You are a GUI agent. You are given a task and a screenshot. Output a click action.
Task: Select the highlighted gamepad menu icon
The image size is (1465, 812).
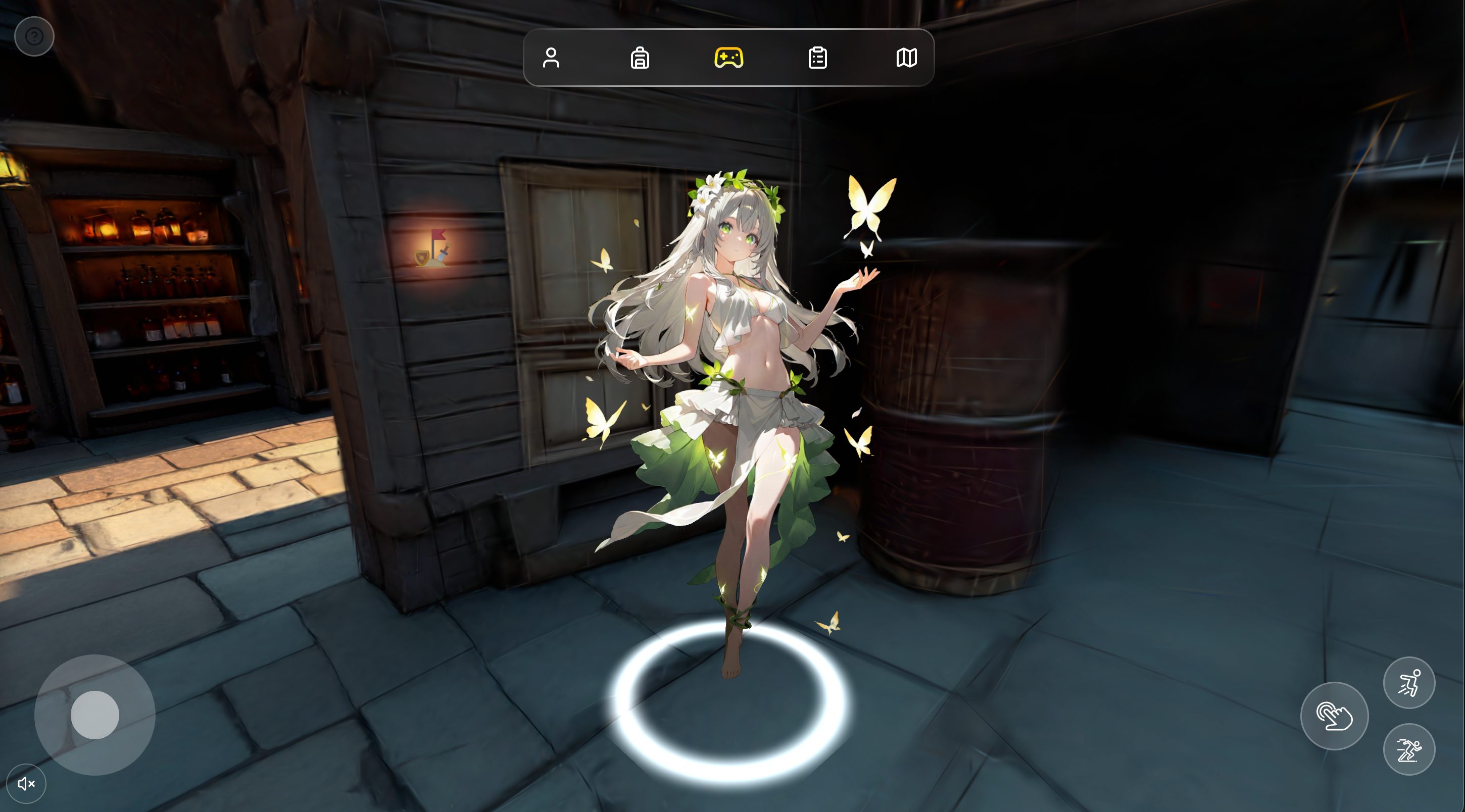[728, 58]
